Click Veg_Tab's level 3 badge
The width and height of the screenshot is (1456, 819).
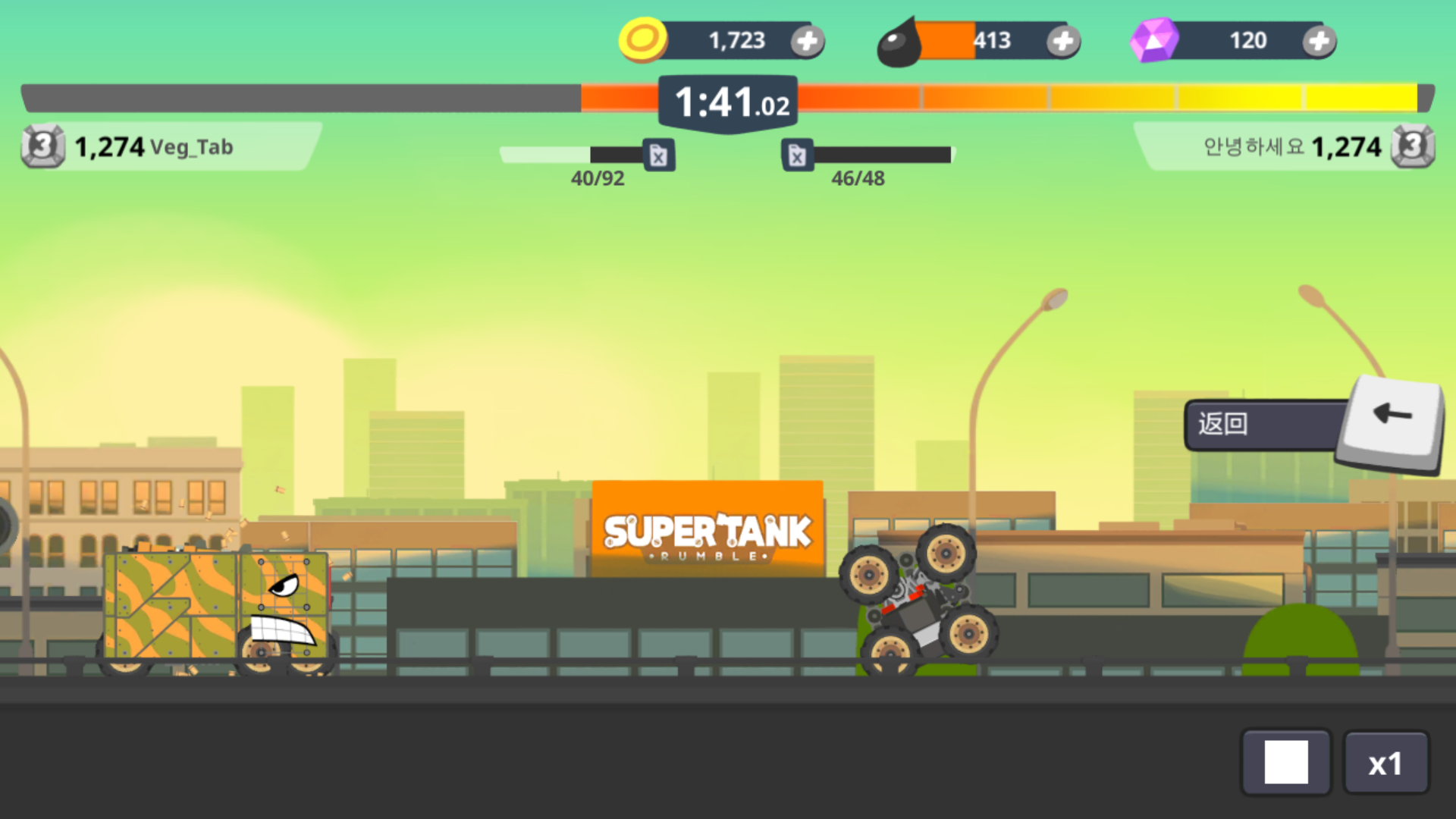42,146
